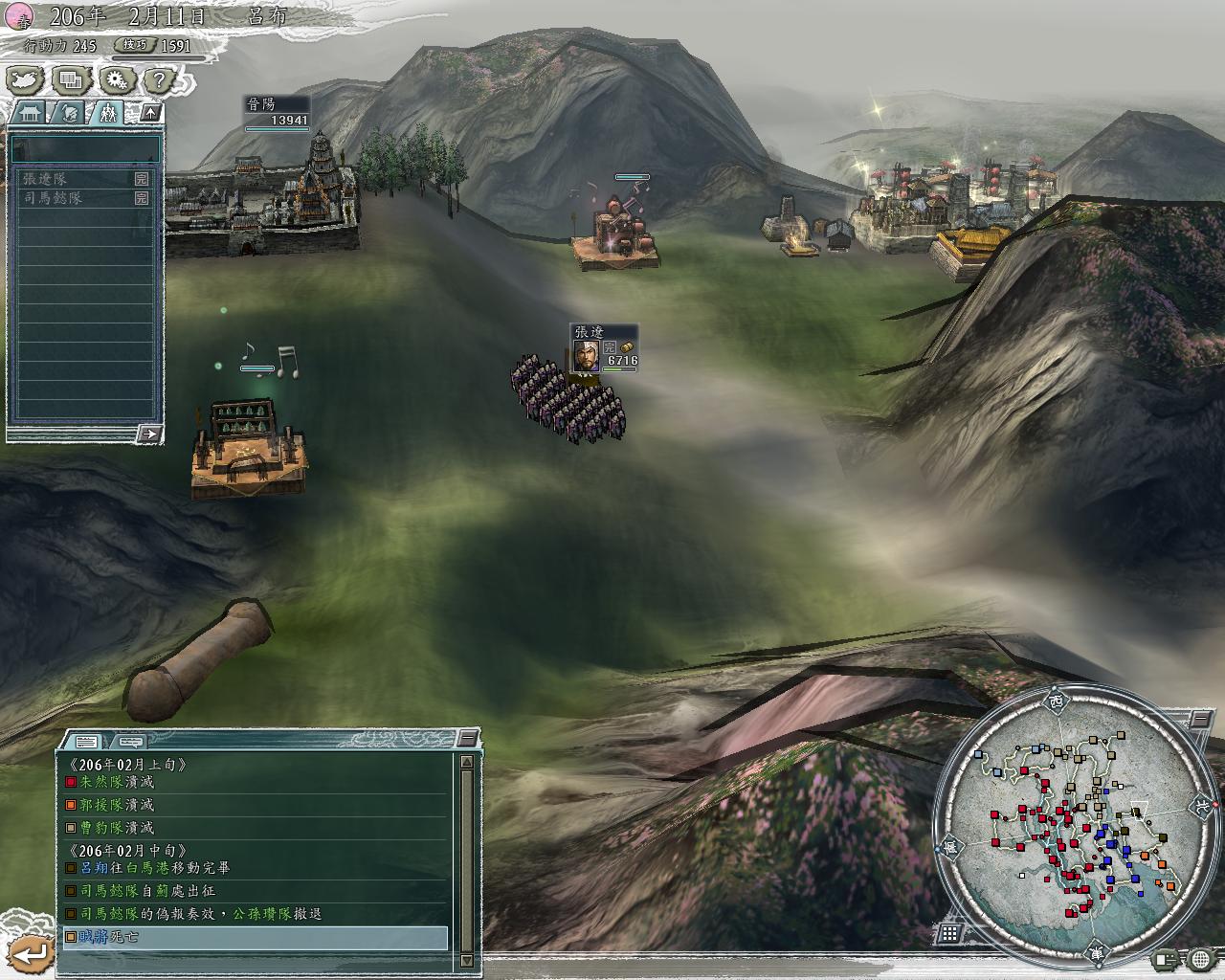This screenshot has height=980, width=1225.
Task: Switch to the officer helmet tab
Action: point(70,113)
